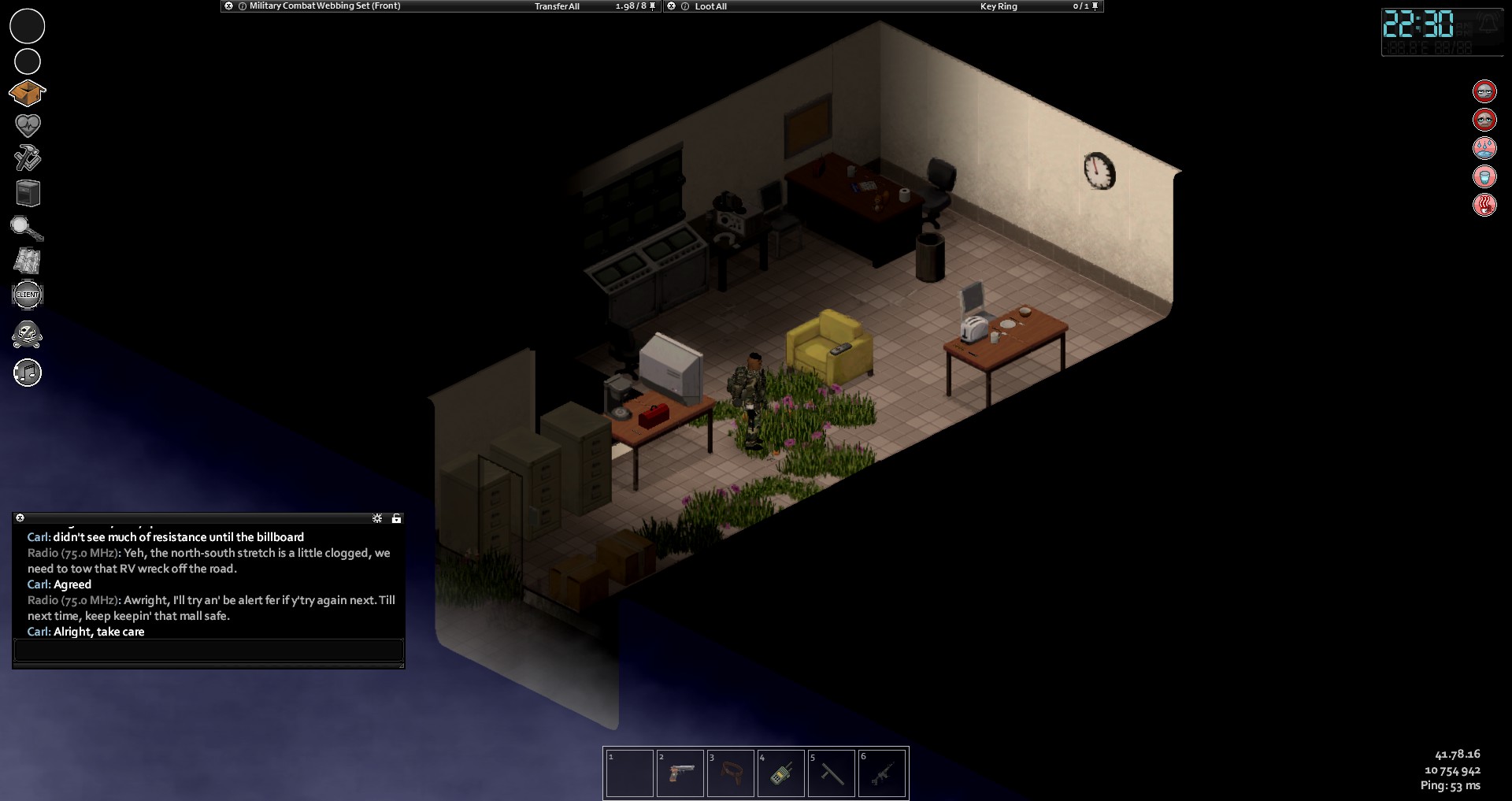Open the folded map icon
Screen dimensions: 1512x801
coord(28,261)
